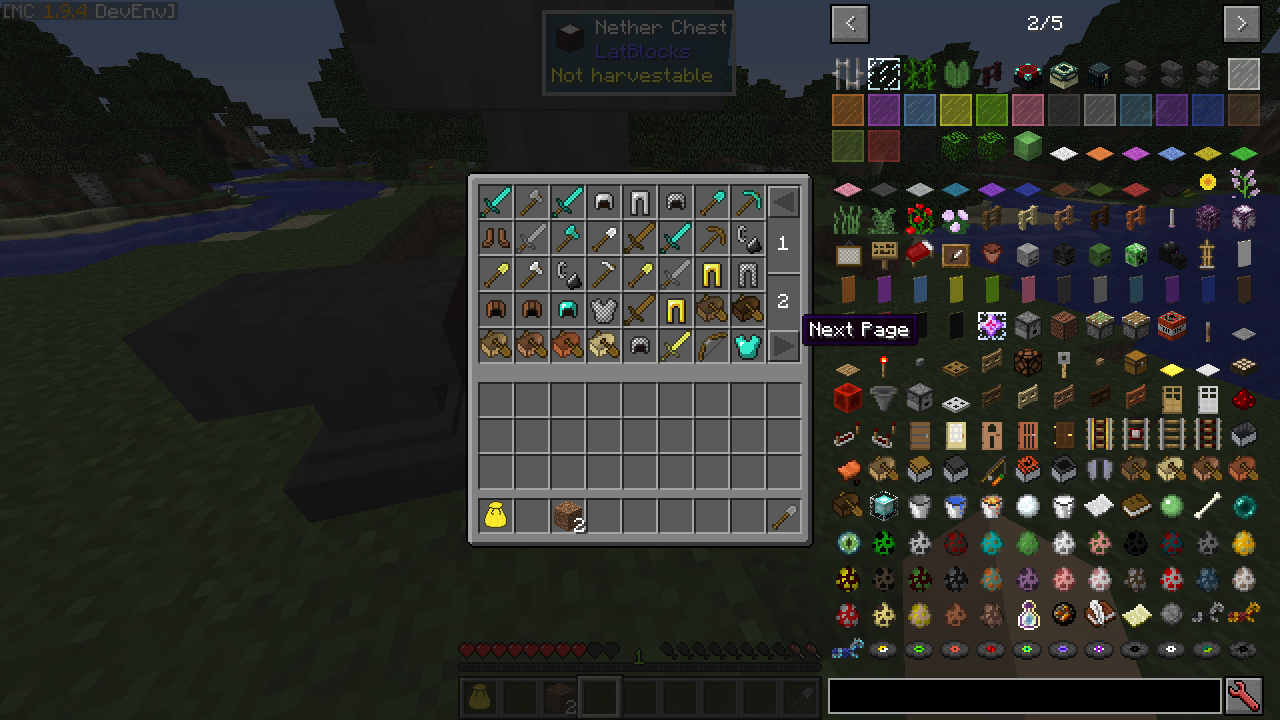The height and width of the screenshot is (720, 1280).
Task: Choose the green slime block
Action: coord(1027,146)
